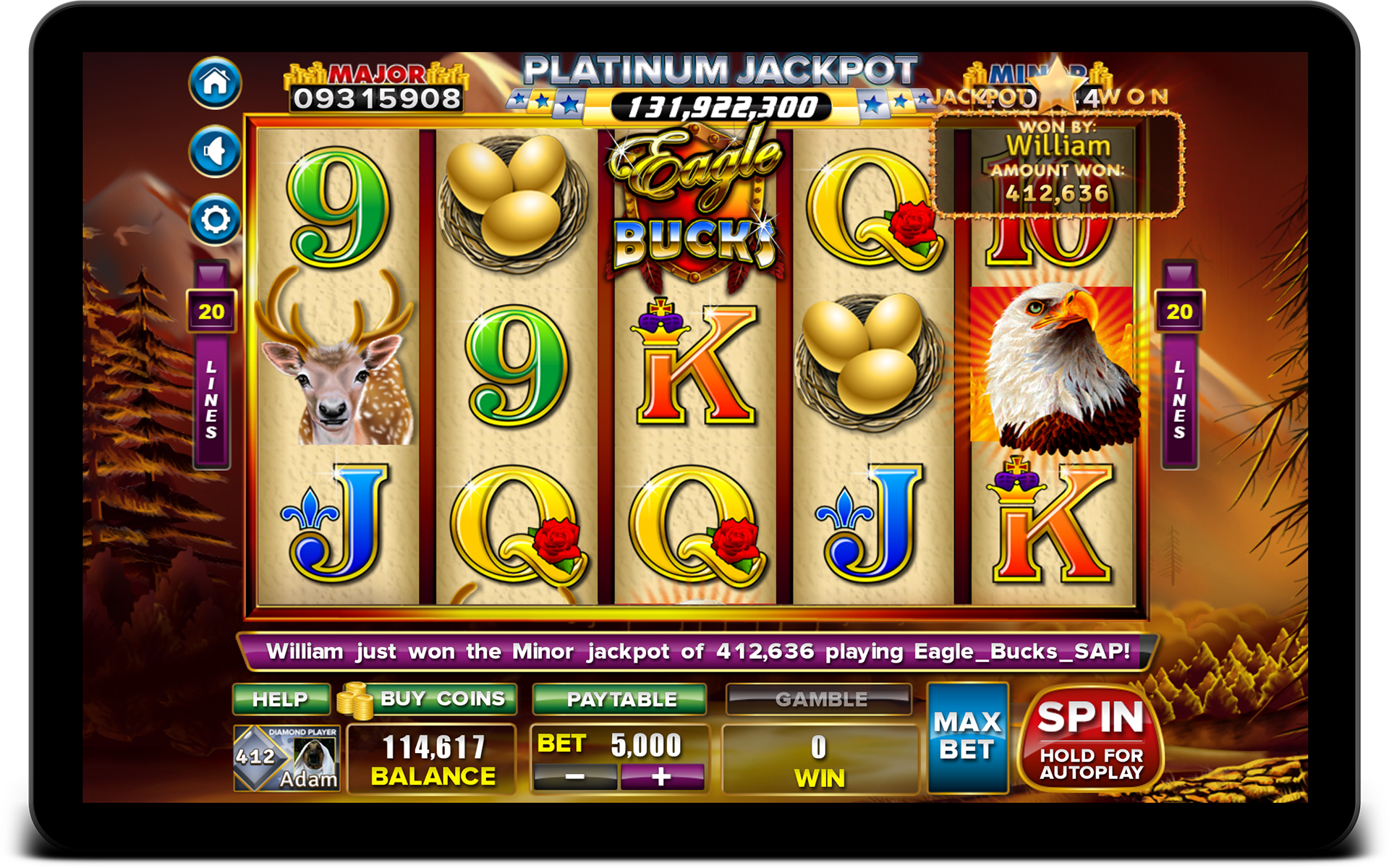This screenshot has height=868, width=1389.
Task: Toggle the sound speaker button
Action: point(215,152)
